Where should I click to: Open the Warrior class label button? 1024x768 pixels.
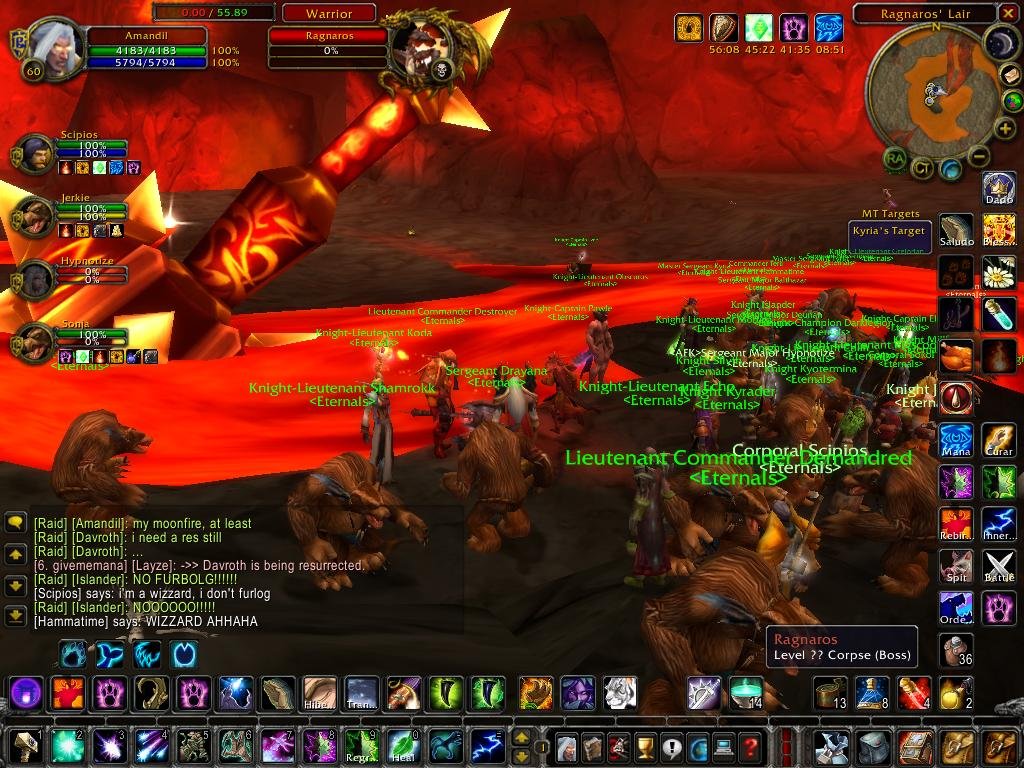tap(329, 14)
